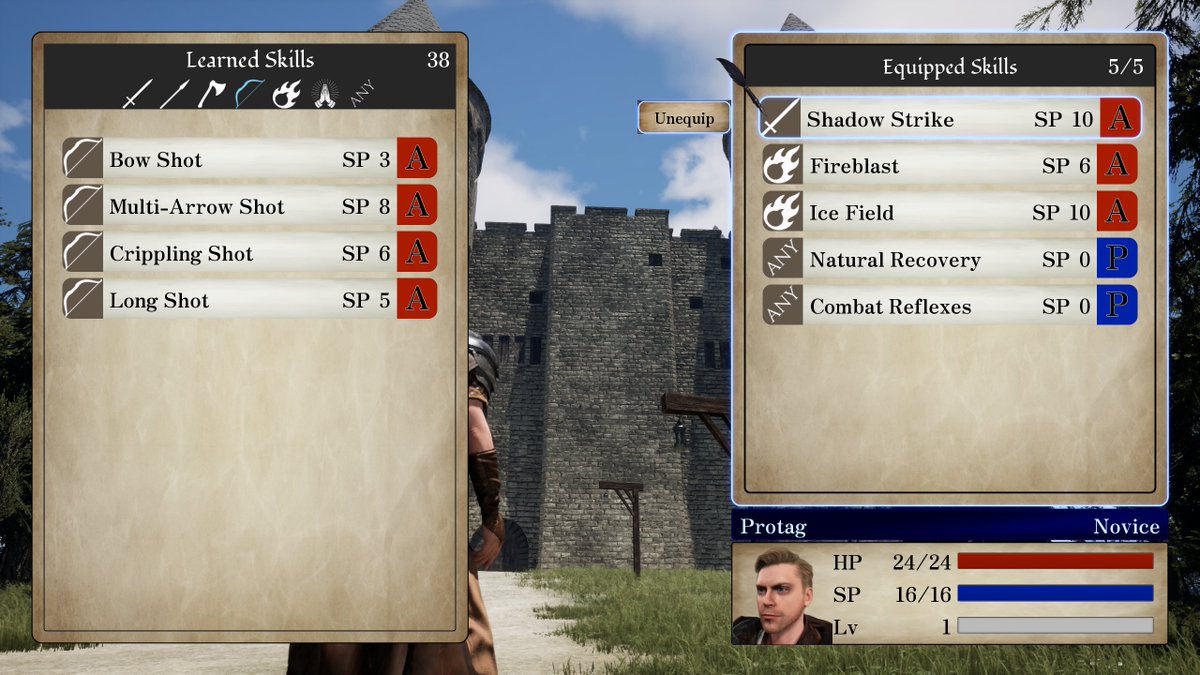
Task: Pick the Crippling Shot skill row
Action: tap(250, 253)
